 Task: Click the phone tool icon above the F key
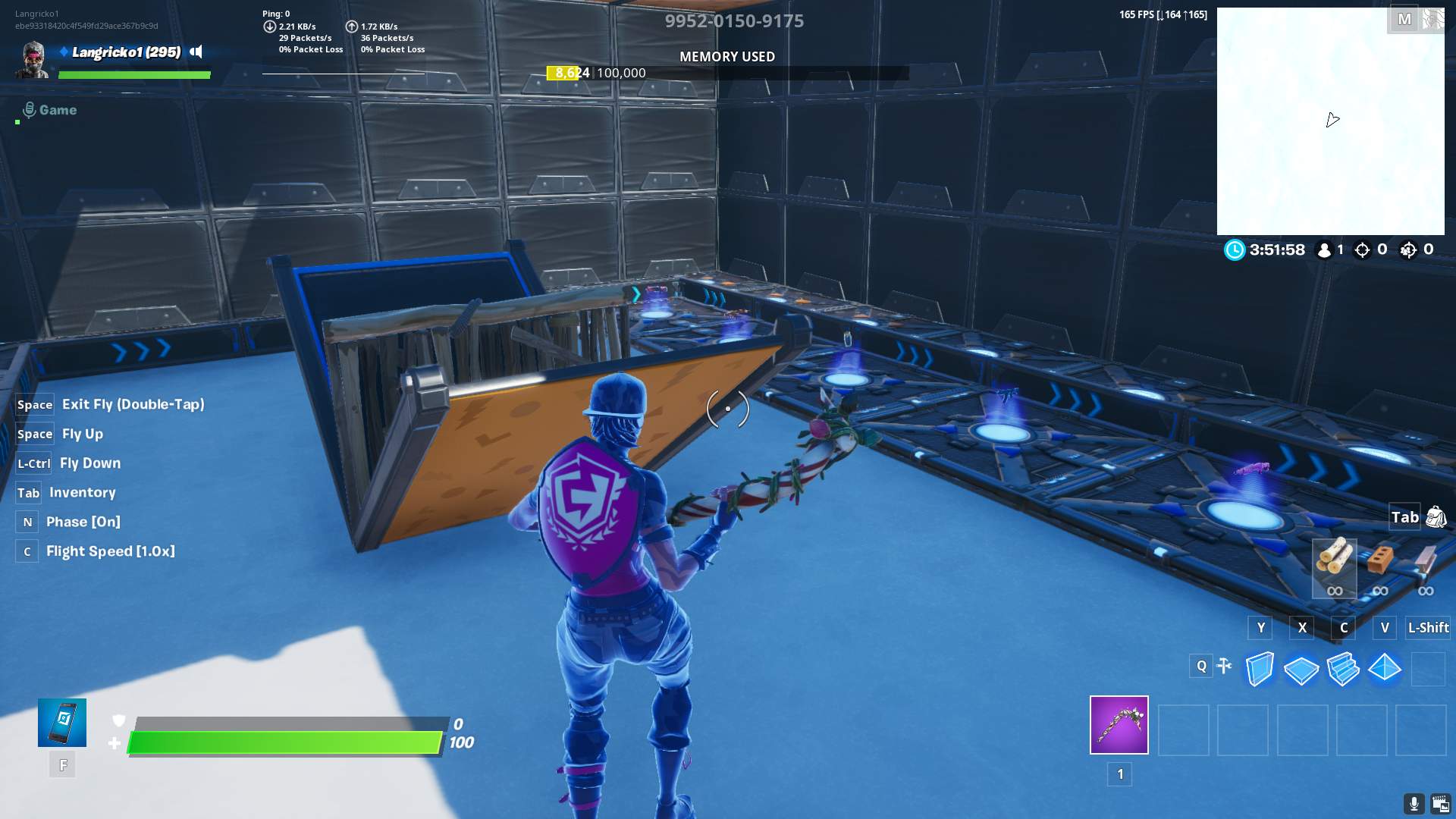tap(62, 722)
